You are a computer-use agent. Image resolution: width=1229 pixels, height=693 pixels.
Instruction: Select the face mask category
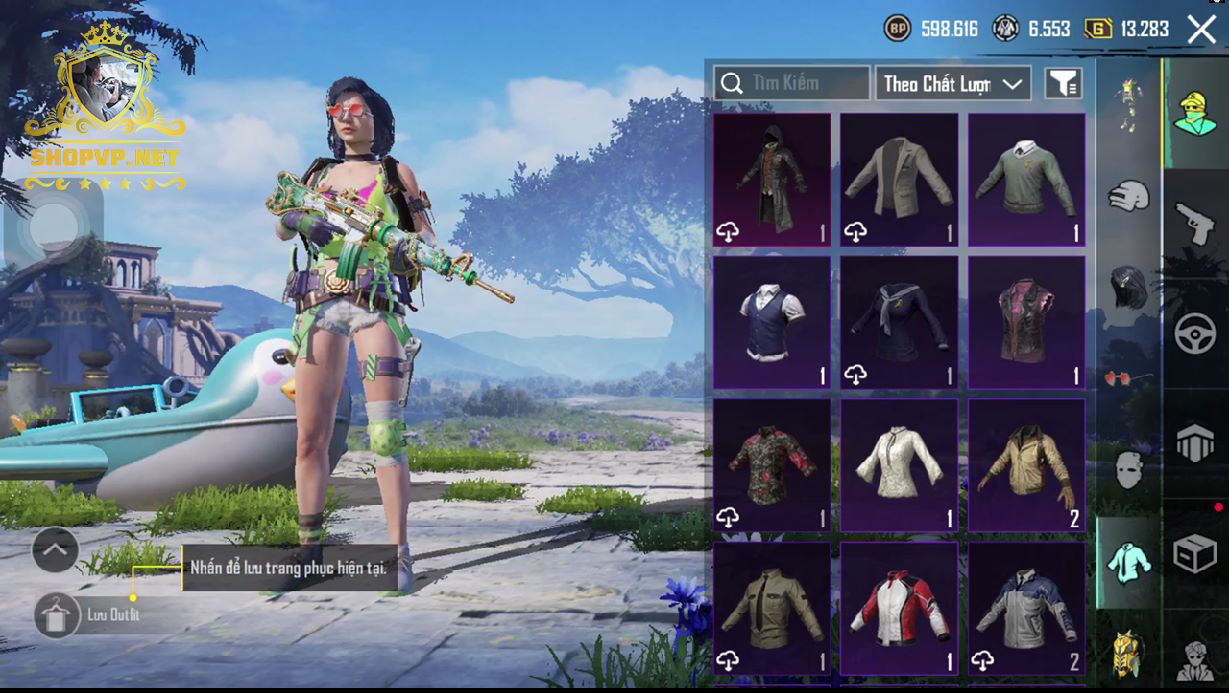(x=1128, y=470)
